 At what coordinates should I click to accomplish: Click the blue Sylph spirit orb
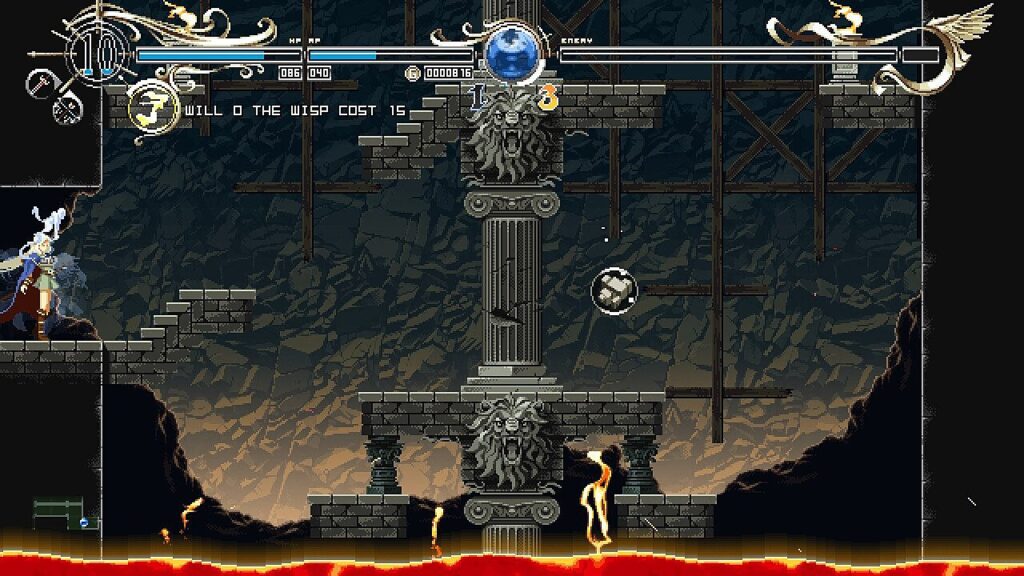point(512,51)
